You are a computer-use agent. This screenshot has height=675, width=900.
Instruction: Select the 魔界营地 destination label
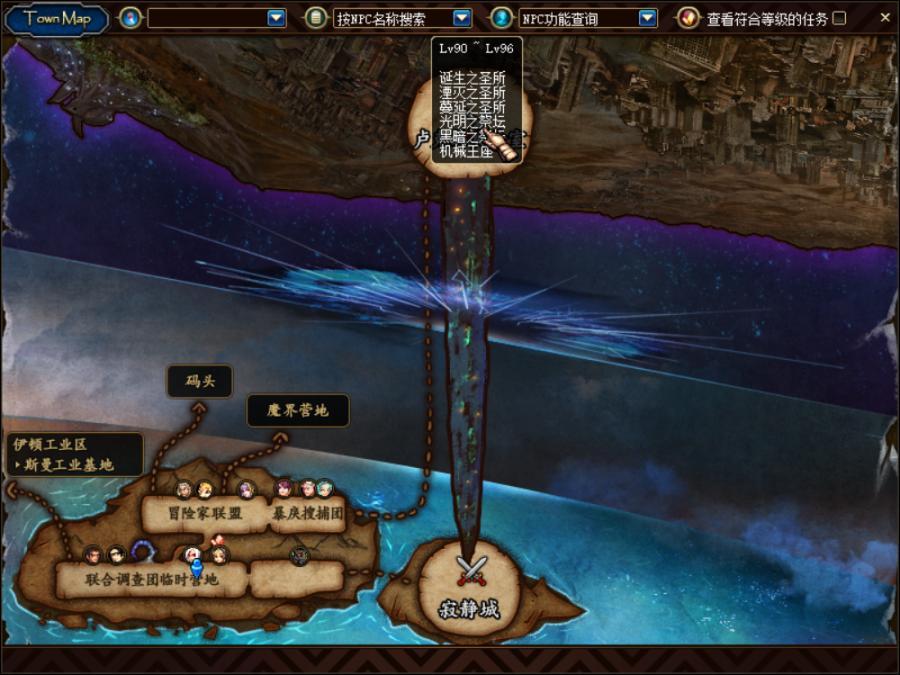(x=297, y=410)
